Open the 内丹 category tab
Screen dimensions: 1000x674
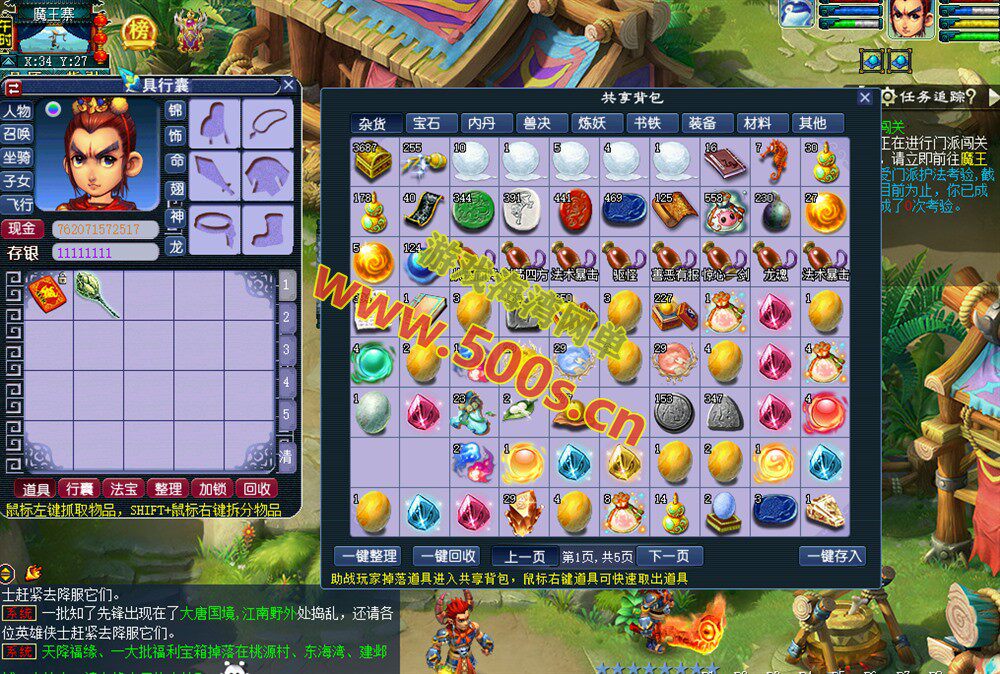pos(482,123)
